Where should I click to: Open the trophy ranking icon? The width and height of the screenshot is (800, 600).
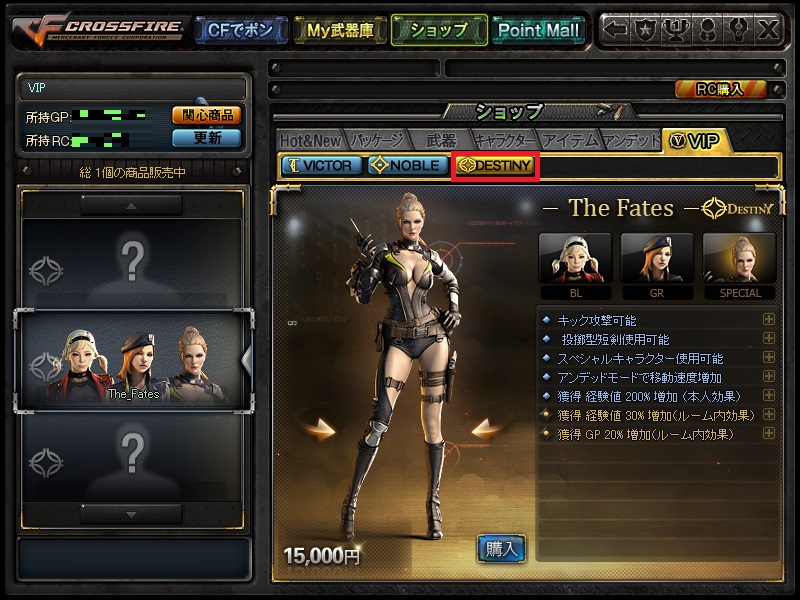coord(677,30)
